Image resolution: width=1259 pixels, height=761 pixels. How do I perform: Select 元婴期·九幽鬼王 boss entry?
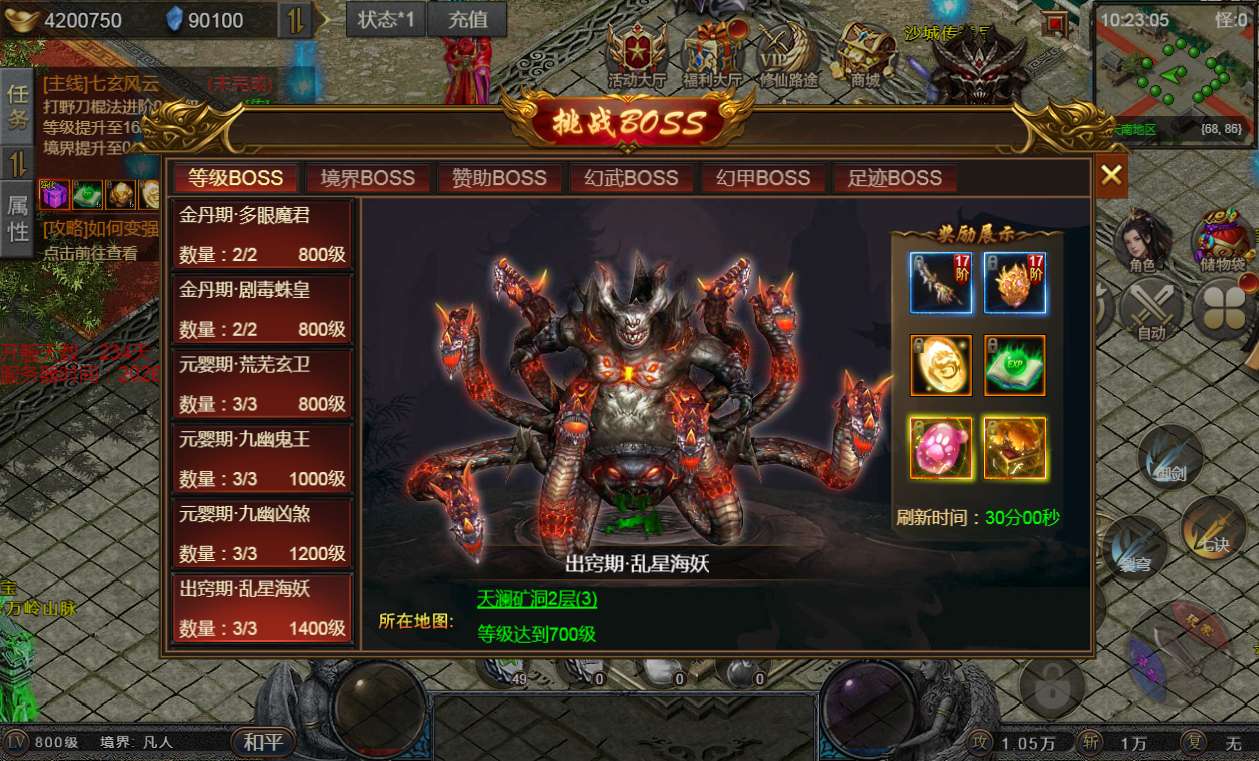coord(263,459)
